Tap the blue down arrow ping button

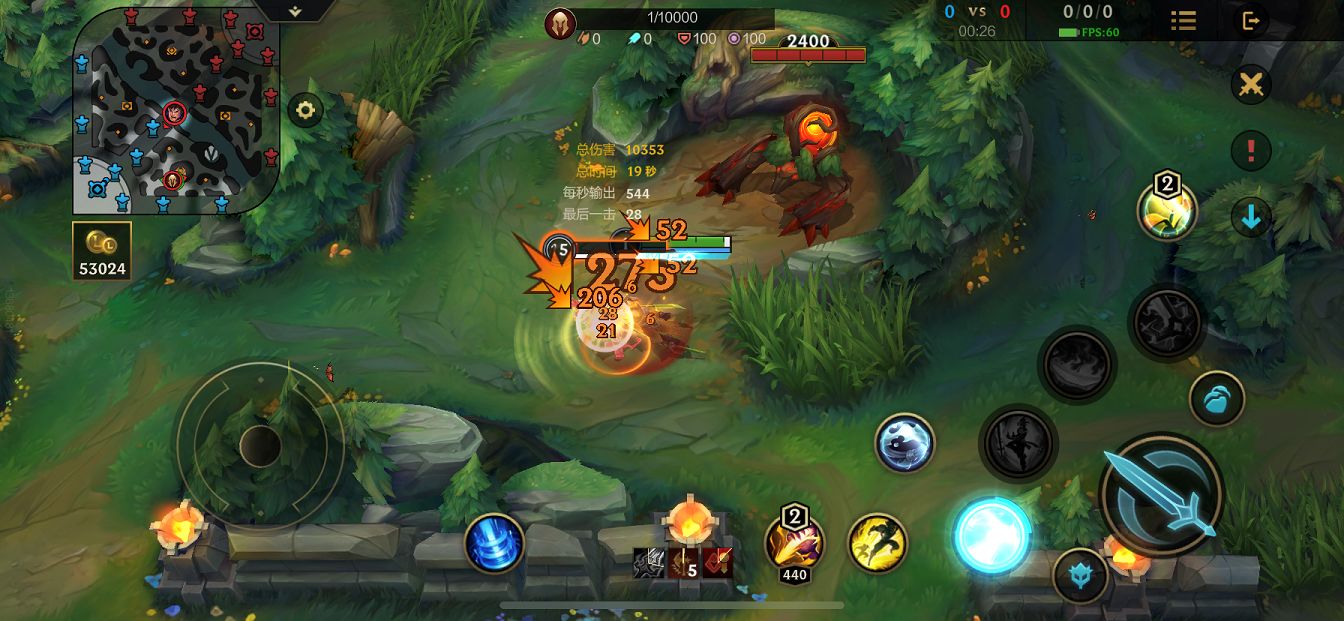(x=1250, y=216)
